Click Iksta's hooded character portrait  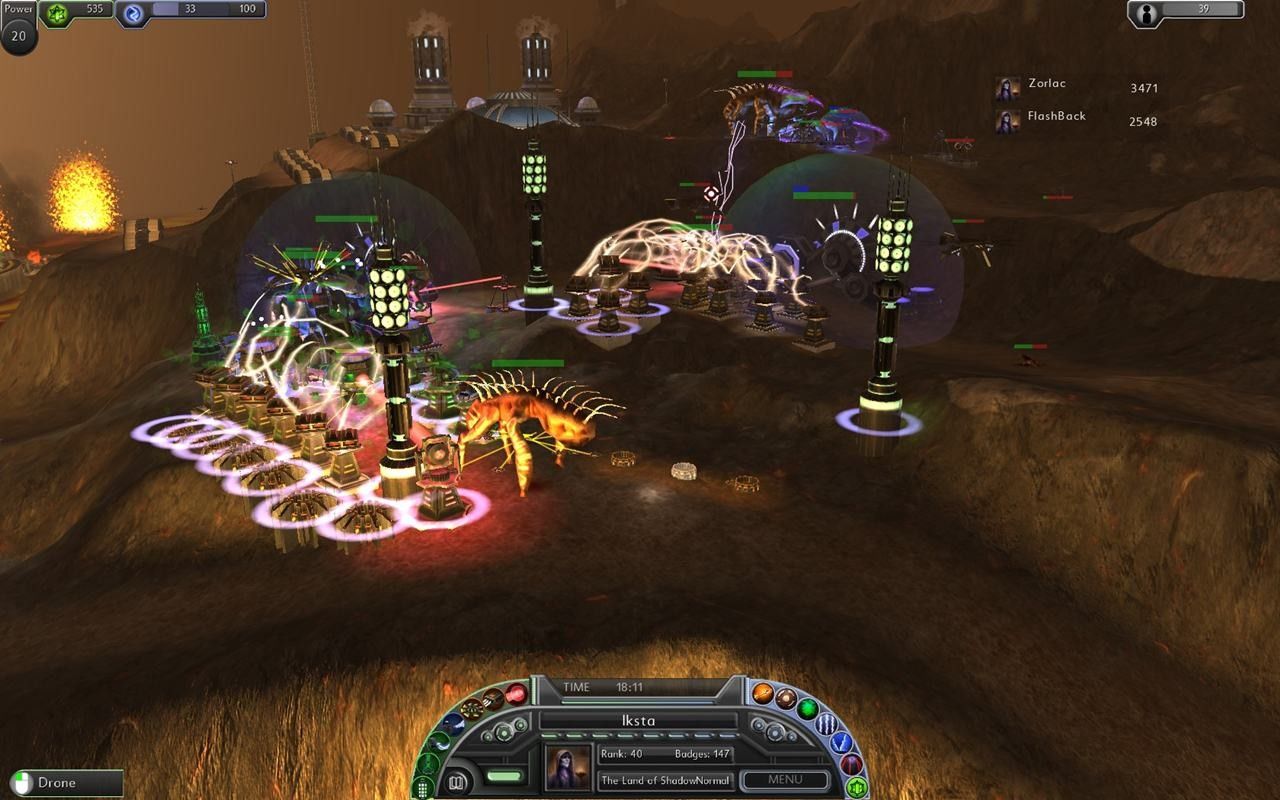[x=569, y=768]
